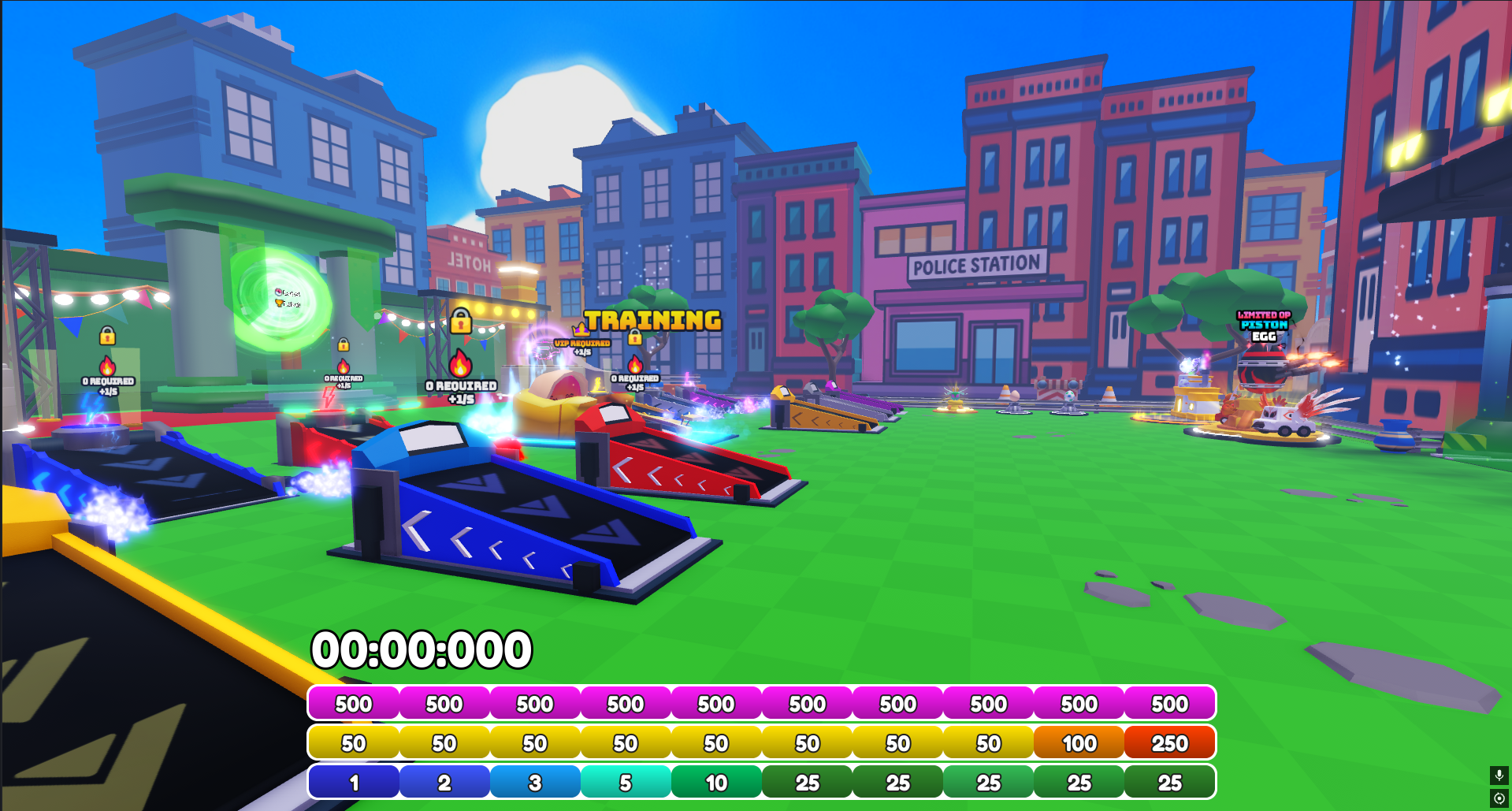Click the circular record-replay icon
Viewport: 1512px width, 811px height.
click(1499, 798)
